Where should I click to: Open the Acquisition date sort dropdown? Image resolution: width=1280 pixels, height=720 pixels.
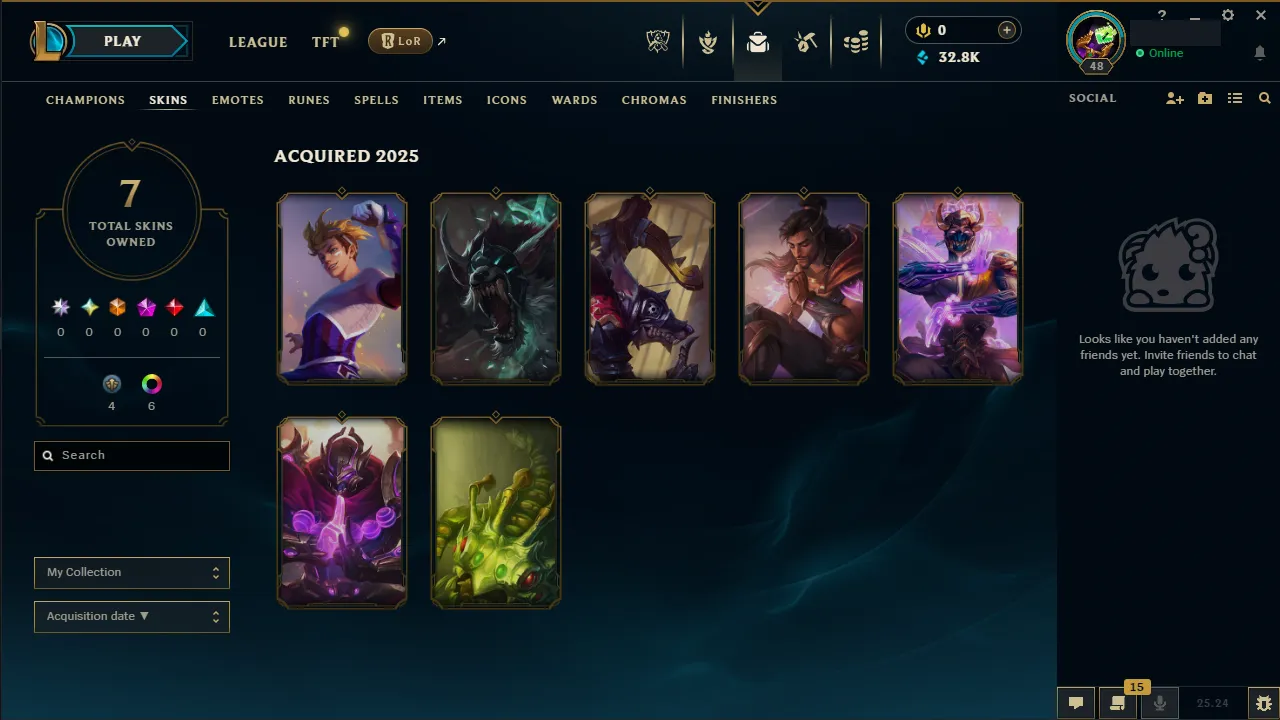coord(131,616)
